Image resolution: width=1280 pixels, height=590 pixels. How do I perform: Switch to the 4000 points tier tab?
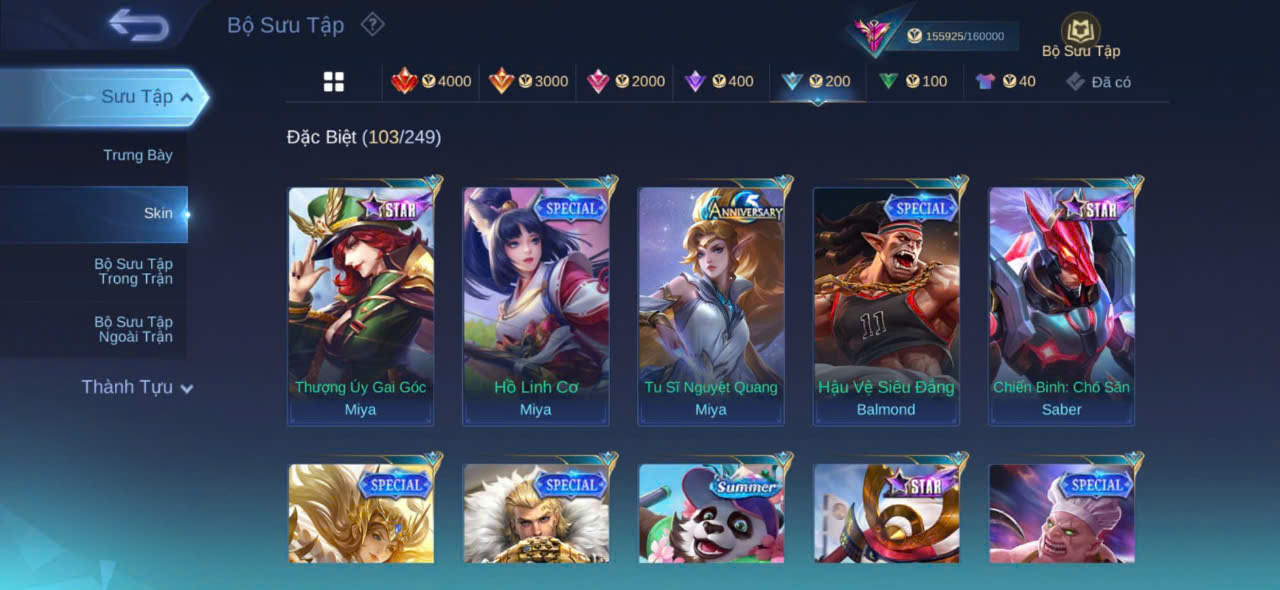431,82
